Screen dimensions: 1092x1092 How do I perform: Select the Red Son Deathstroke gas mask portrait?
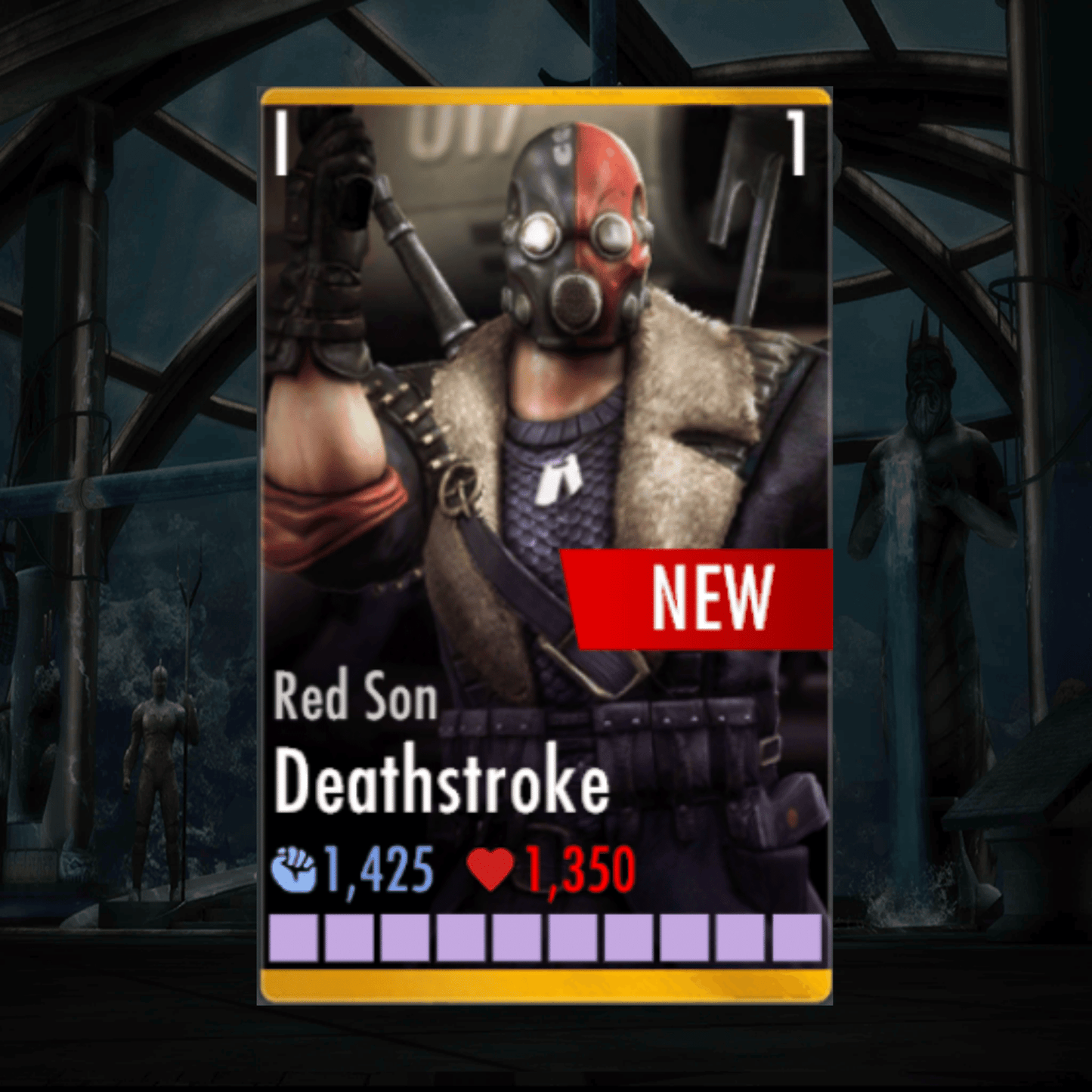point(574,242)
